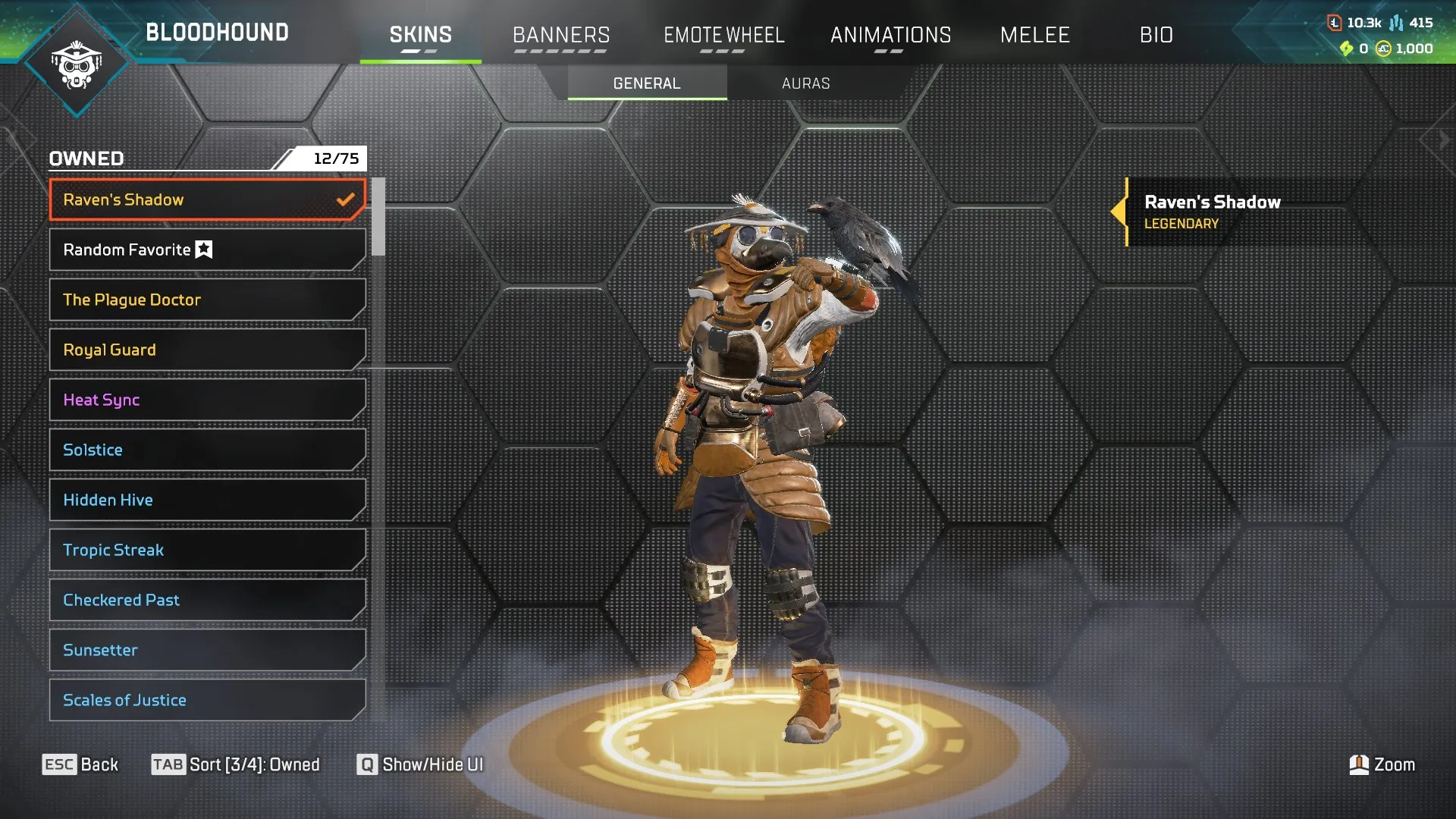Click the TAB key glyph beside Sort
Screen dimensions: 1456x819
[168, 765]
